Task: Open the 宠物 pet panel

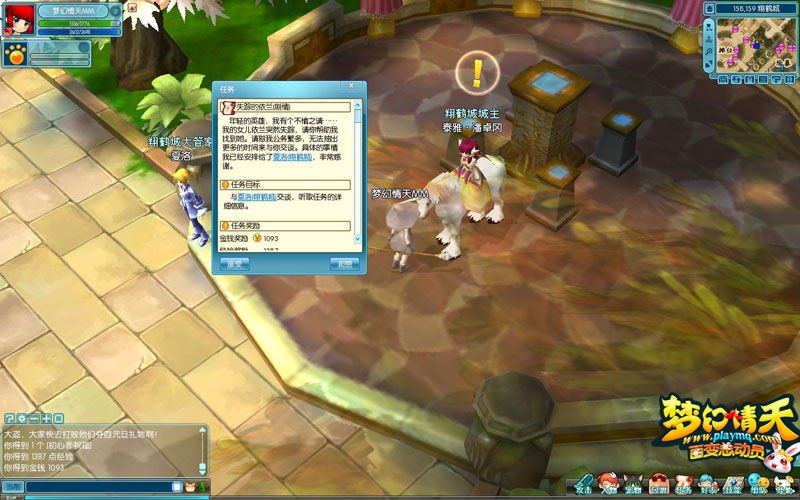Action: [633, 485]
